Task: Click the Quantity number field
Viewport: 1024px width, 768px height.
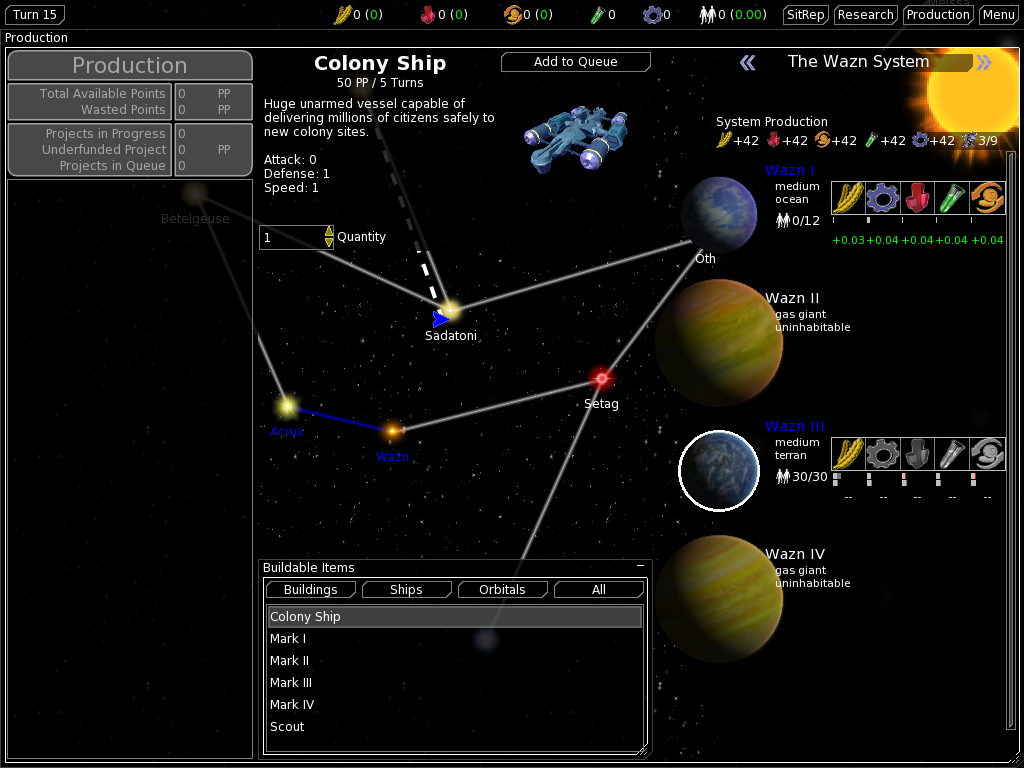Action: [x=291, y=238]
